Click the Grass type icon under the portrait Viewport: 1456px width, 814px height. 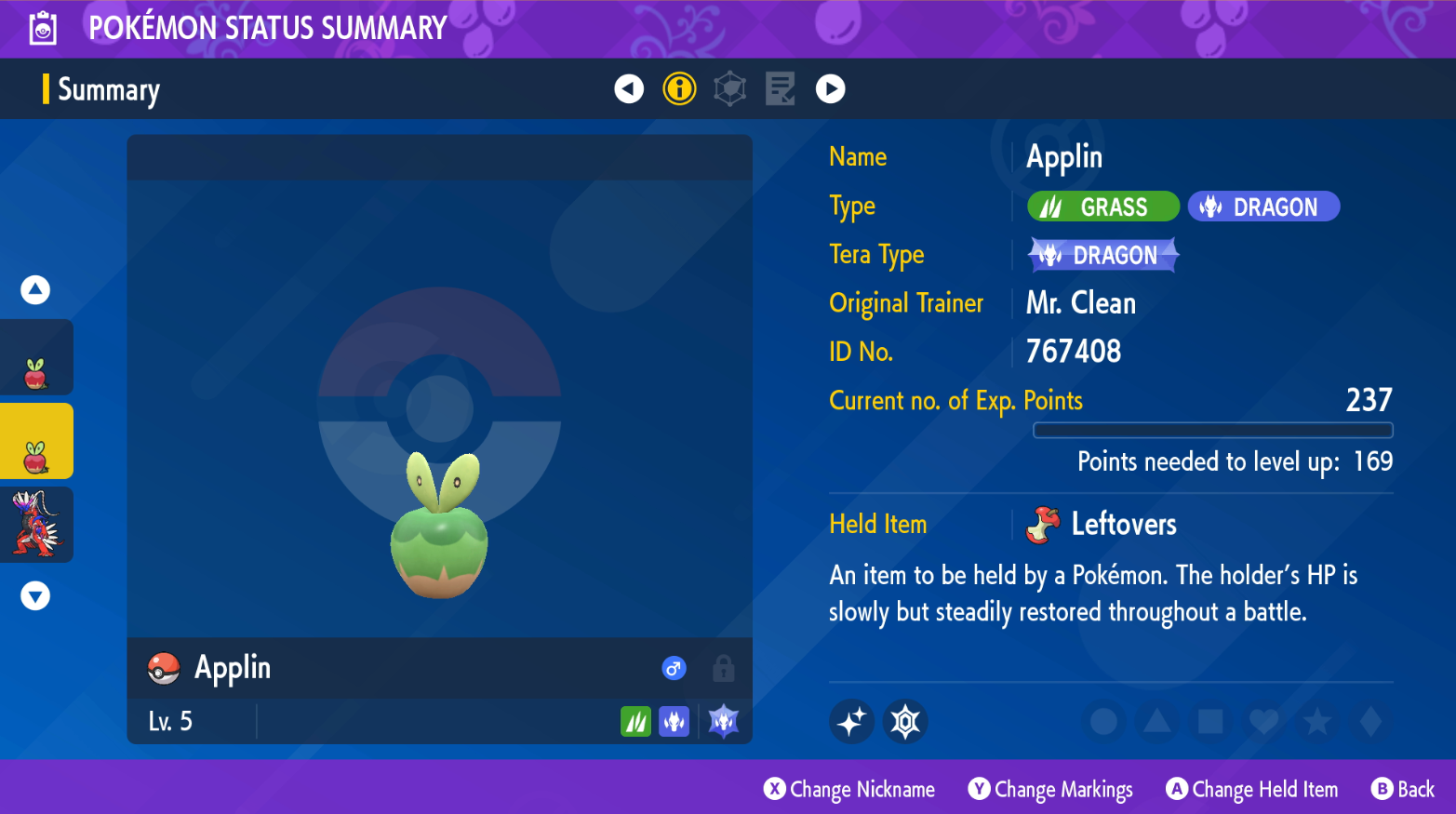pyautogui.click(x=636, y=721)
